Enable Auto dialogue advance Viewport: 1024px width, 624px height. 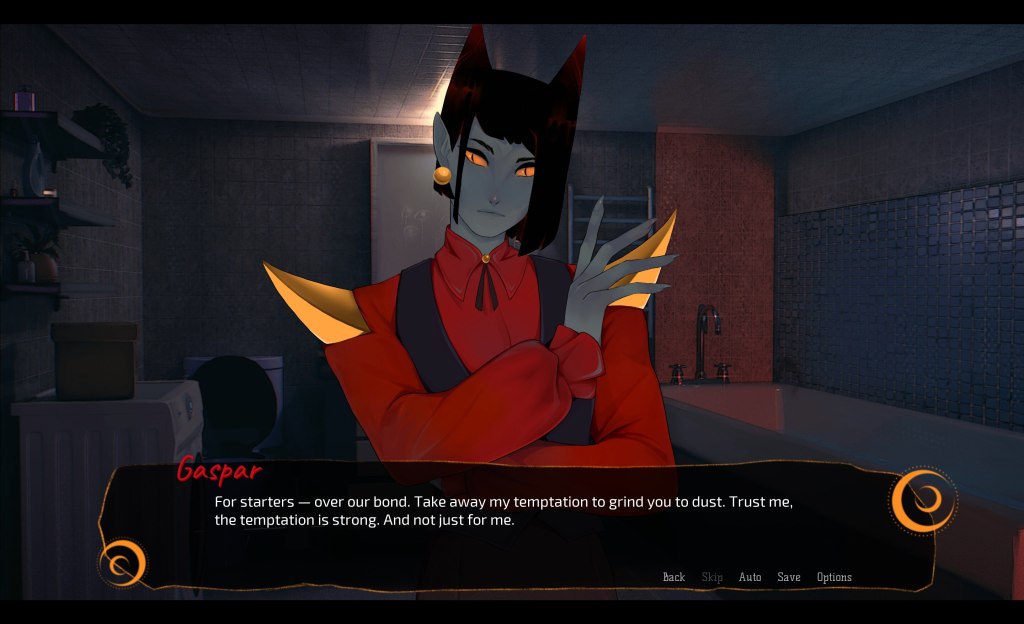tap(750, 577)
